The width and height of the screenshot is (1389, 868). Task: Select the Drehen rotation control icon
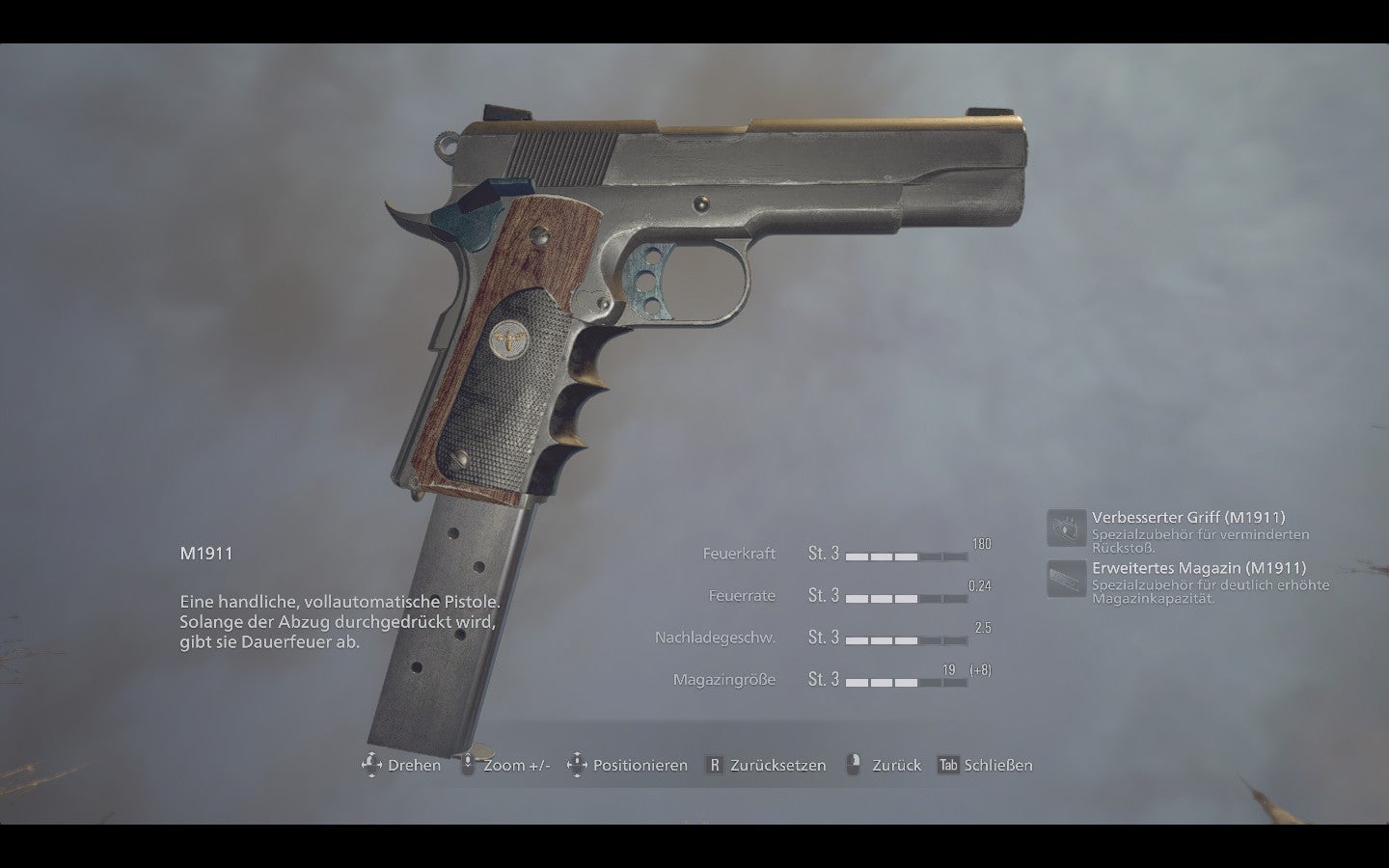click(370, 765)
